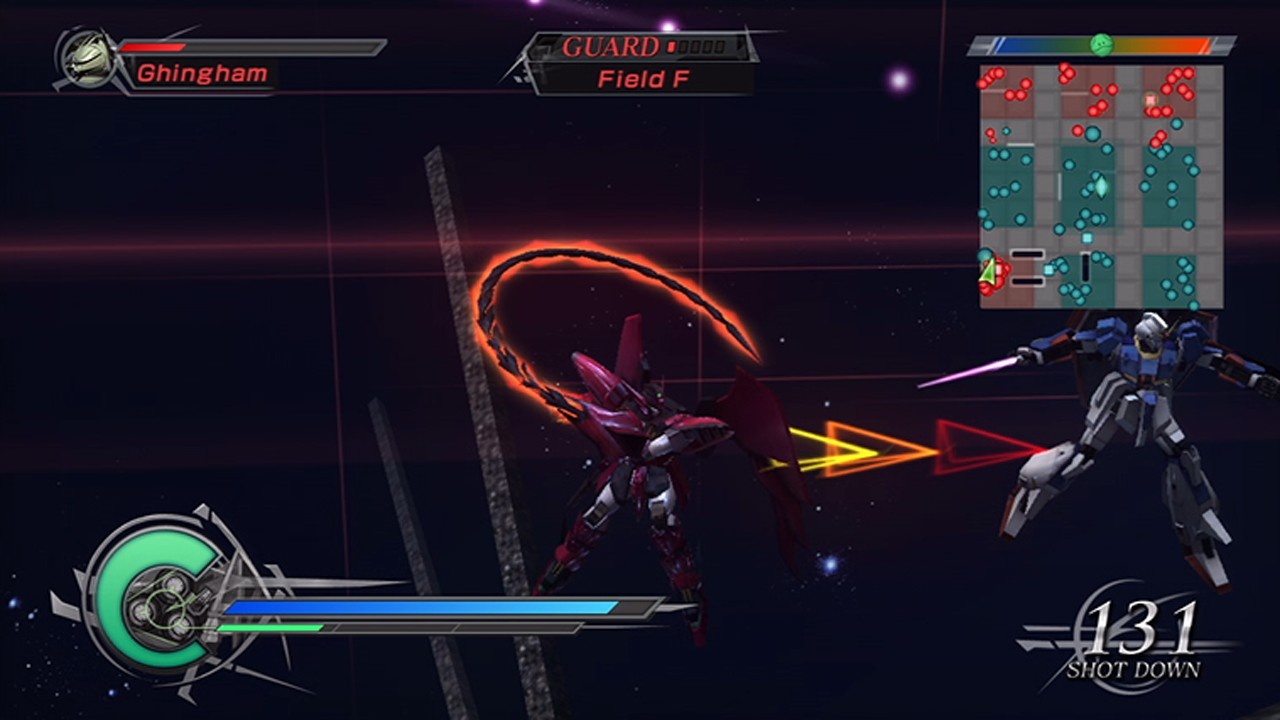Click the player arrow marker on the minimap
This screenshot has width=1280, height=720.
coord(989,269)
